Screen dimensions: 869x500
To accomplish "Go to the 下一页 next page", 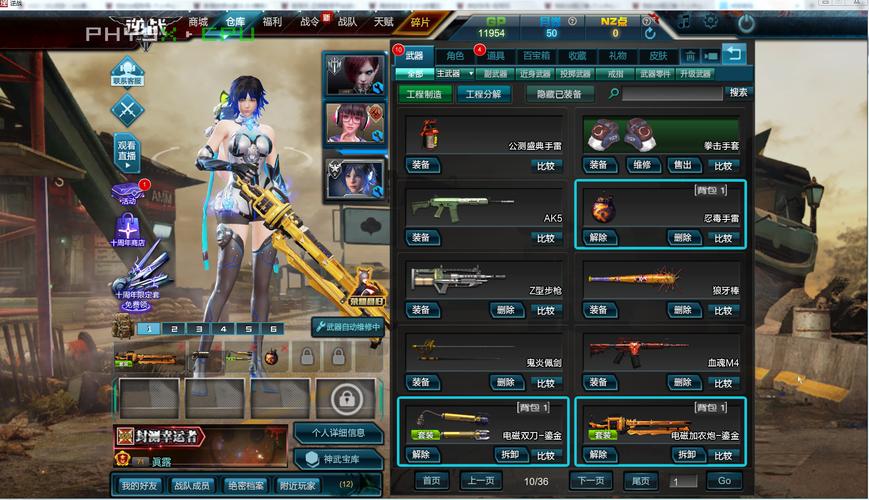I will pyautogui.click(x=590, y=481).
